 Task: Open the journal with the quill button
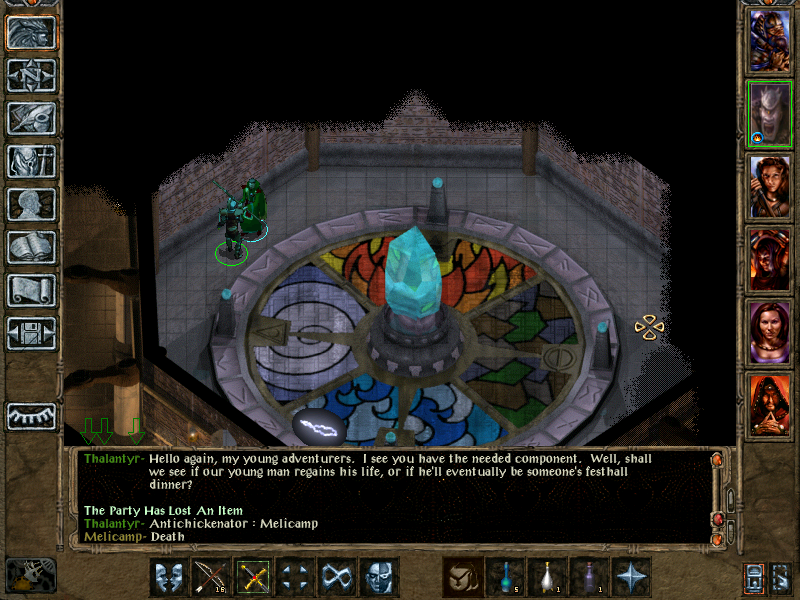click(32, 118)
